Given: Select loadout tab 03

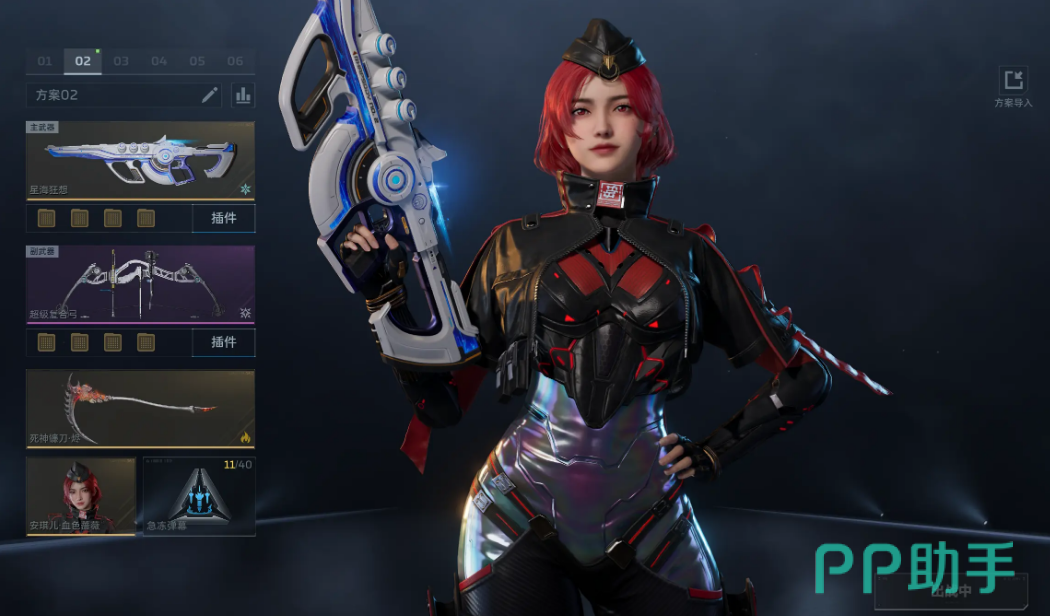Looking at the screenshot, I should [x=121, y=61].
